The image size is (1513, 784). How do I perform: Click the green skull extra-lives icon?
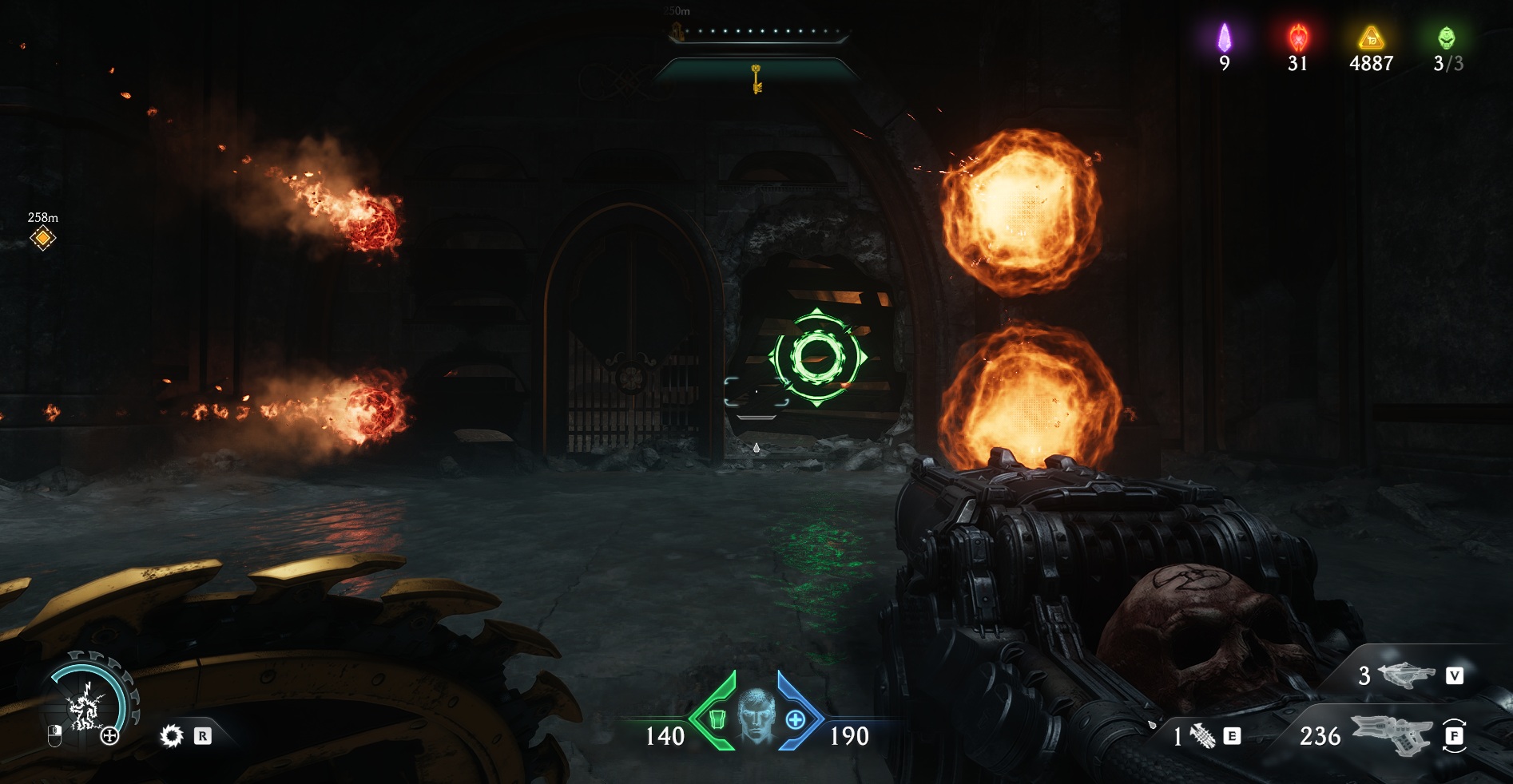click(1446, 38)
